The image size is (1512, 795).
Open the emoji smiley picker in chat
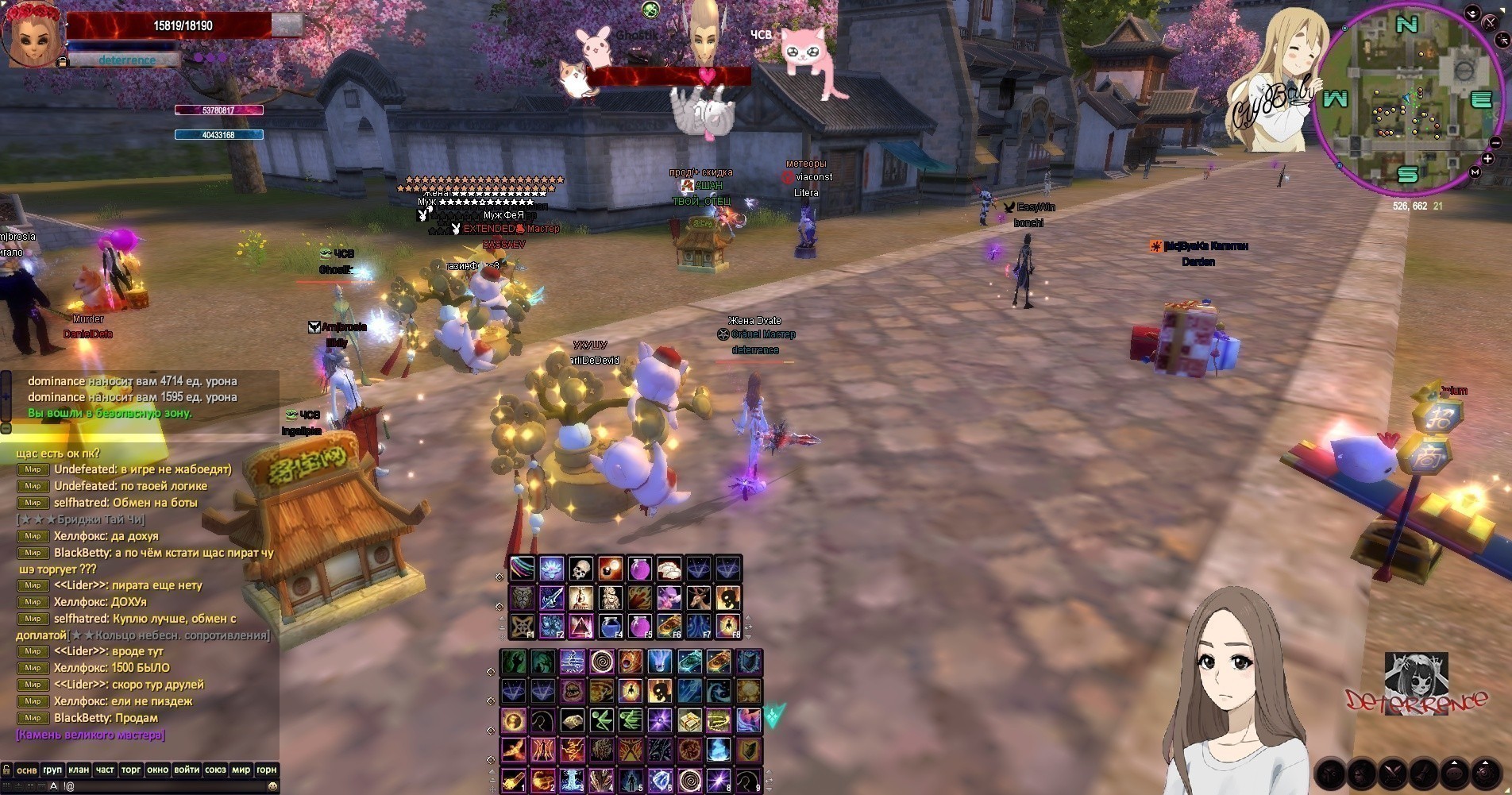click(x=272, y=786)
